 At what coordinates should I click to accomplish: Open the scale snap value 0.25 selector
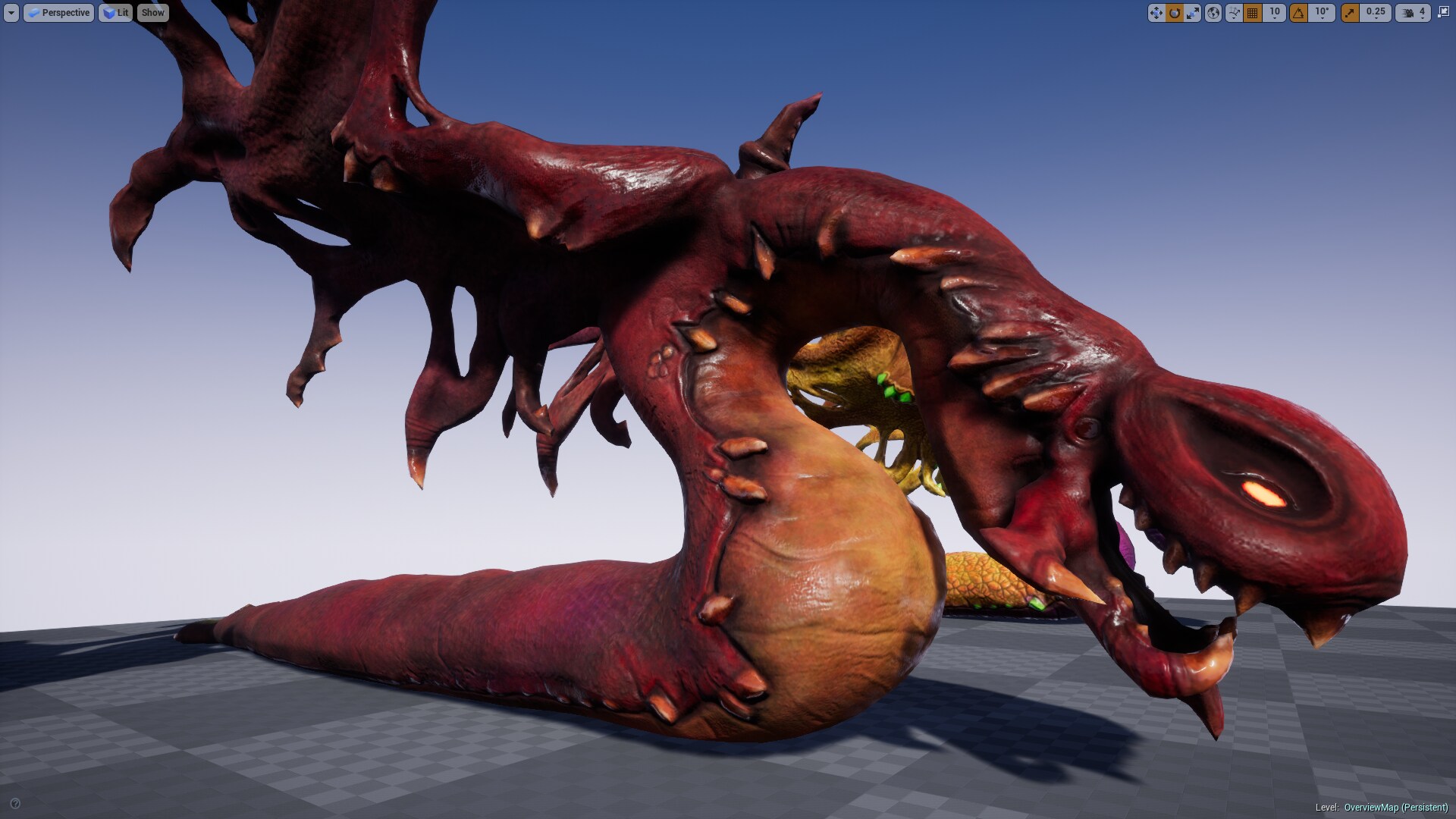(x=1375, y=14)
